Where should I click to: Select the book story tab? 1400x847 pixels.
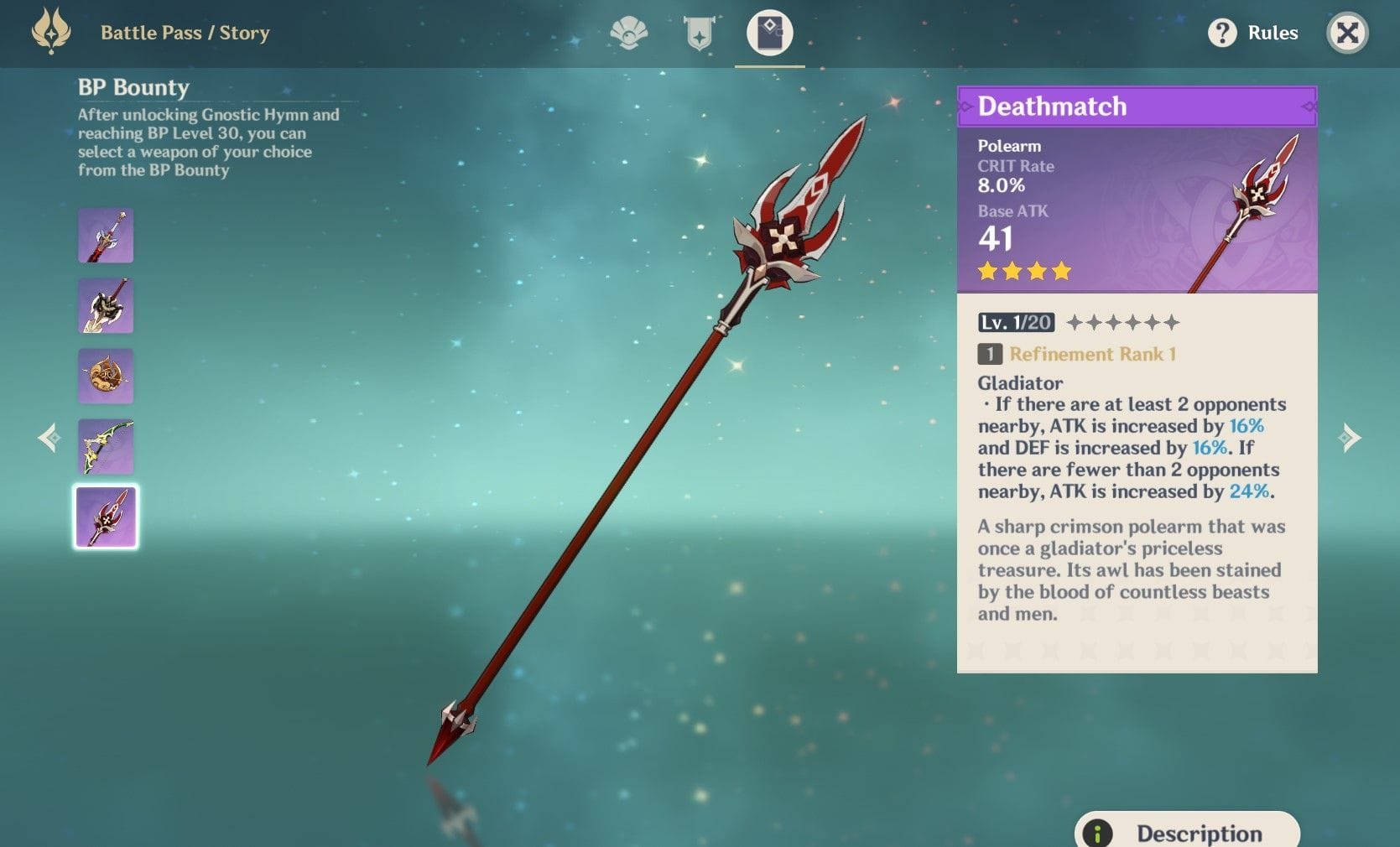tap(769, 34)
